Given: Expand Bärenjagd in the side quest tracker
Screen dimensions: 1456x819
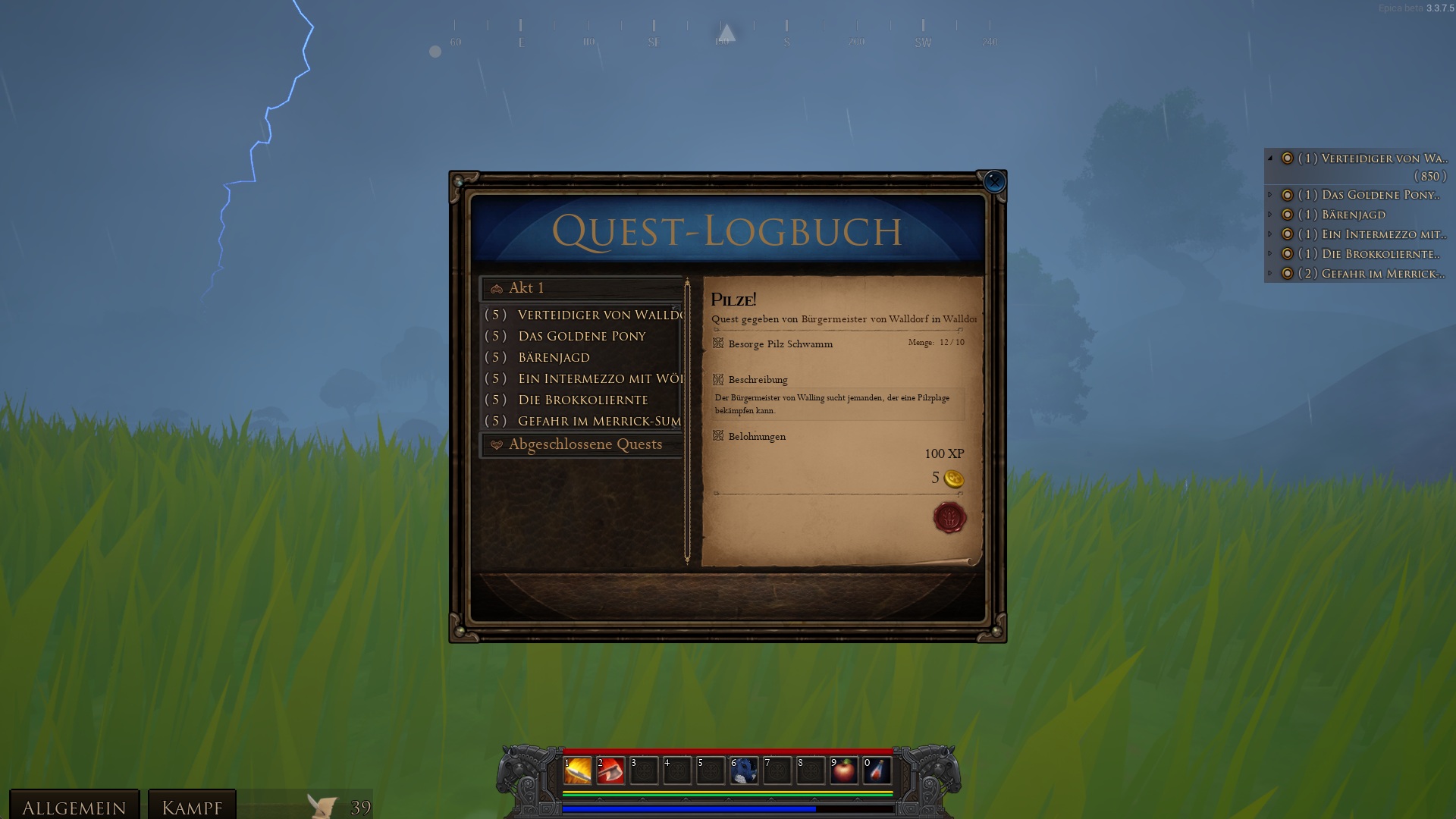Looking at the screenshot, I should coord(1270,215).
